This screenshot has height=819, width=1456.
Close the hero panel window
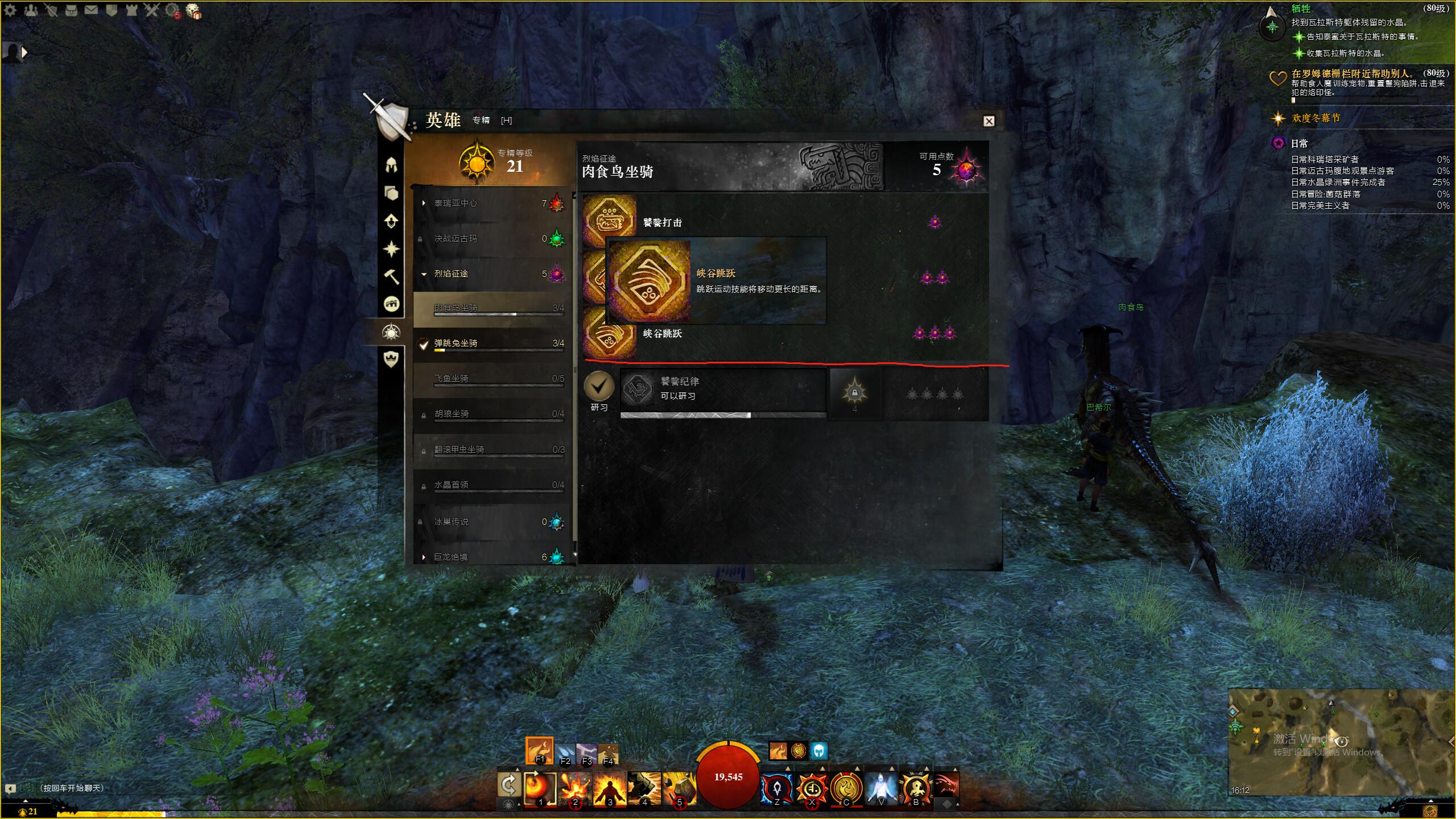pyautogui.click(x=988, y=121)
